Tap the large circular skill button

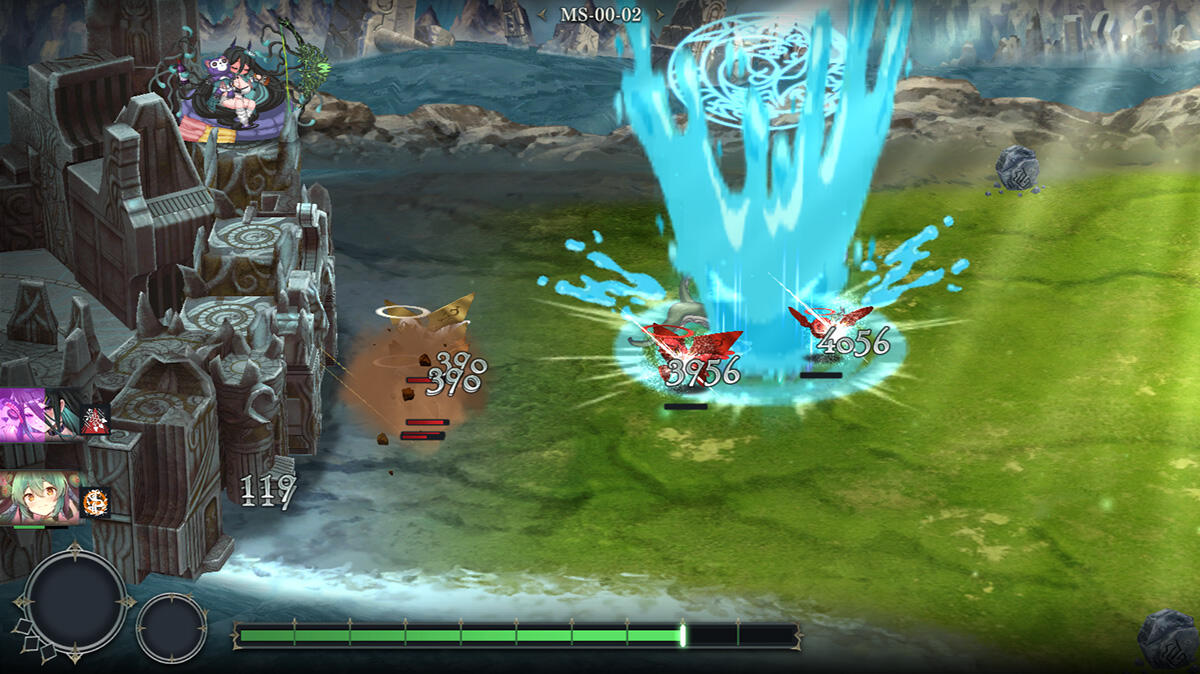tap(76, 603)
